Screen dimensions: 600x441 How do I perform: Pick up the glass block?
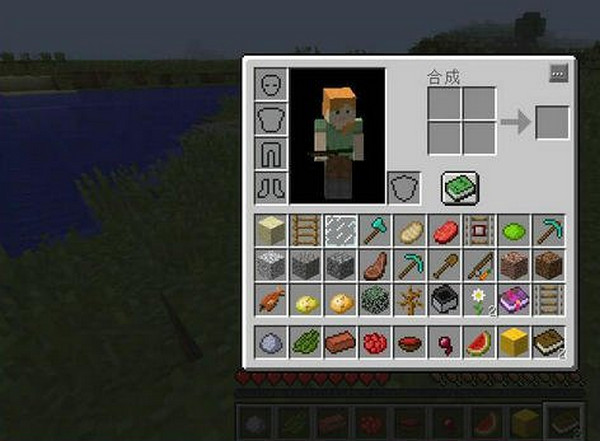pos(340,231)
